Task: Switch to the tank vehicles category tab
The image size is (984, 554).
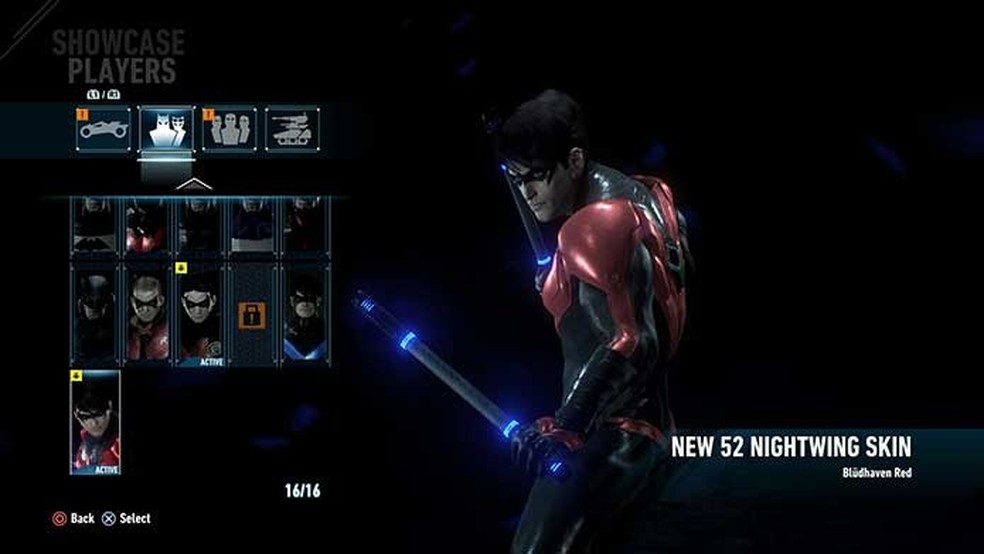Action: pos(292,129)
